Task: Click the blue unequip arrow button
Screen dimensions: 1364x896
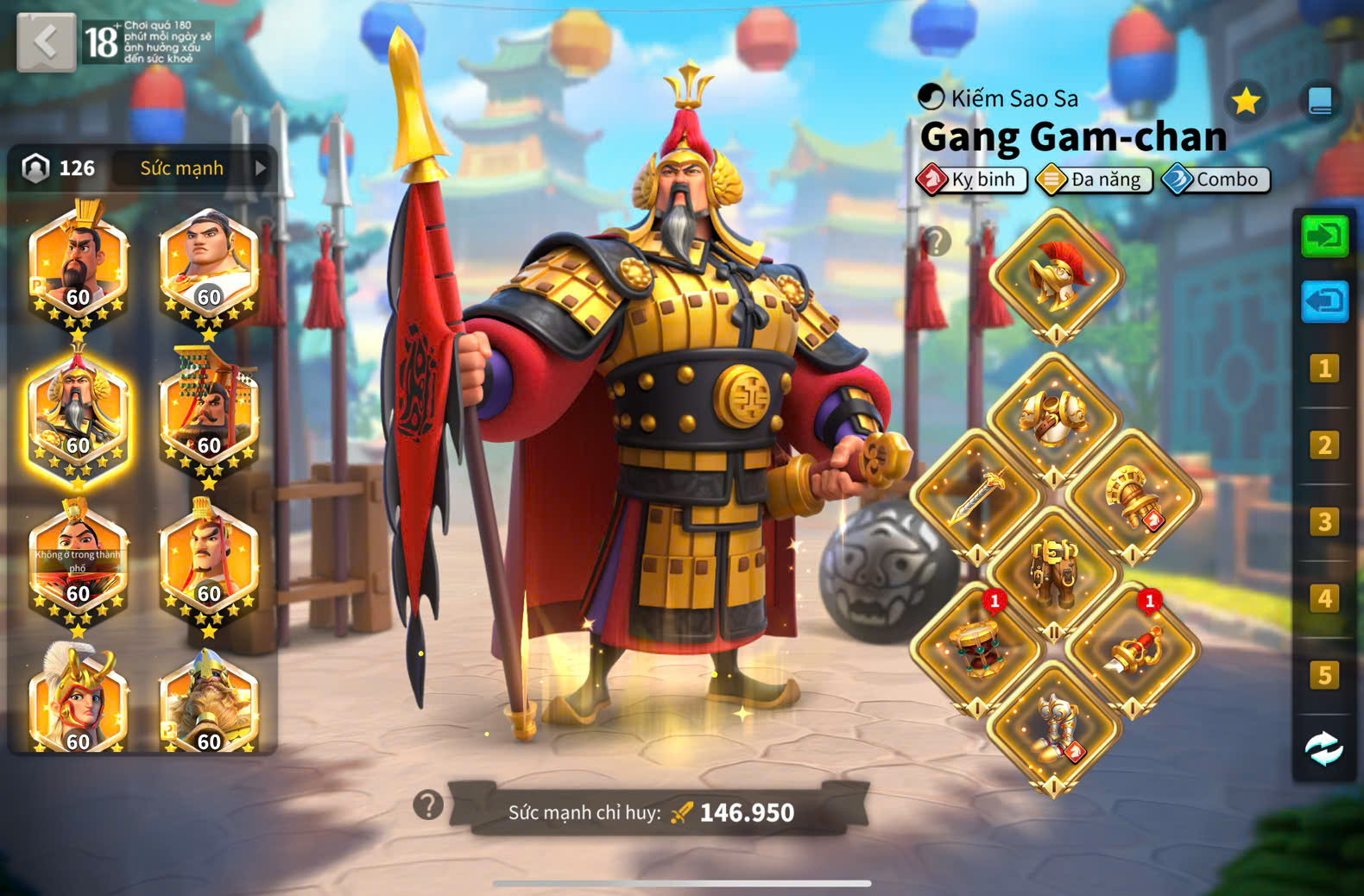Action: pos(1324,301)
